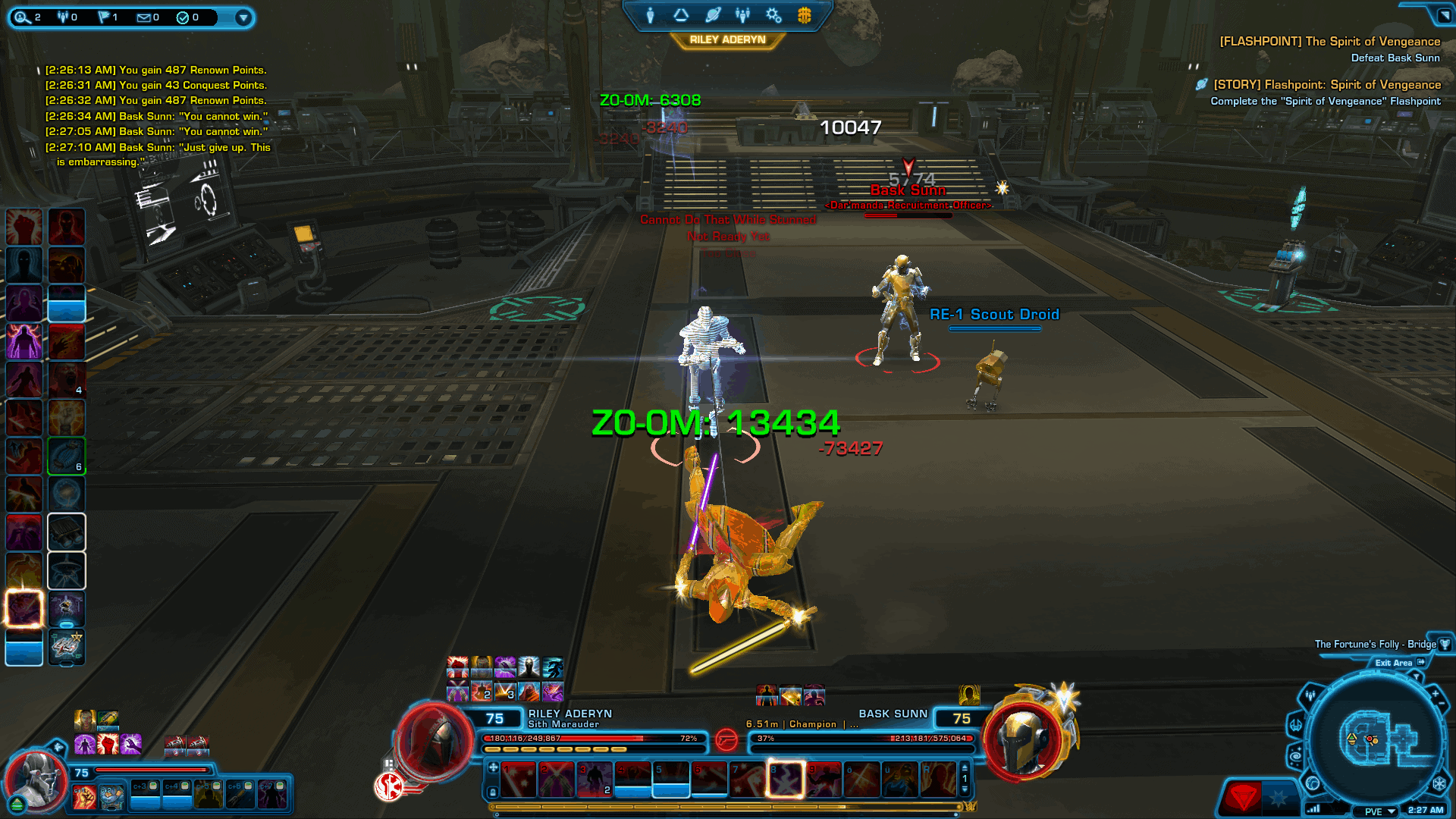Viewport: 1456px width, 819px height.
Task: Open the mail icon in the top-left tracker
Action: point(143,17)
